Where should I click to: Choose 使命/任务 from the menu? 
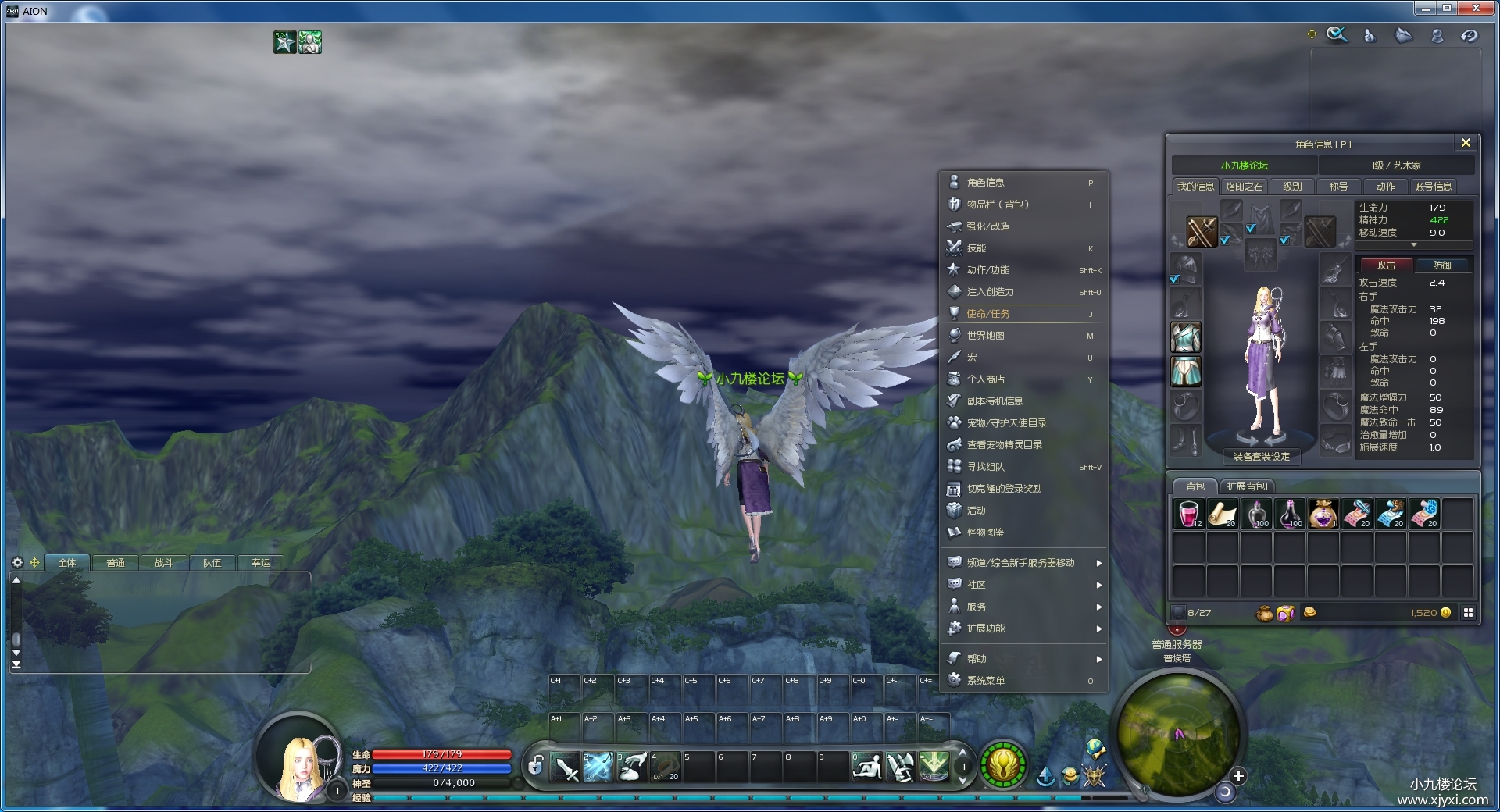click(988, 314)
